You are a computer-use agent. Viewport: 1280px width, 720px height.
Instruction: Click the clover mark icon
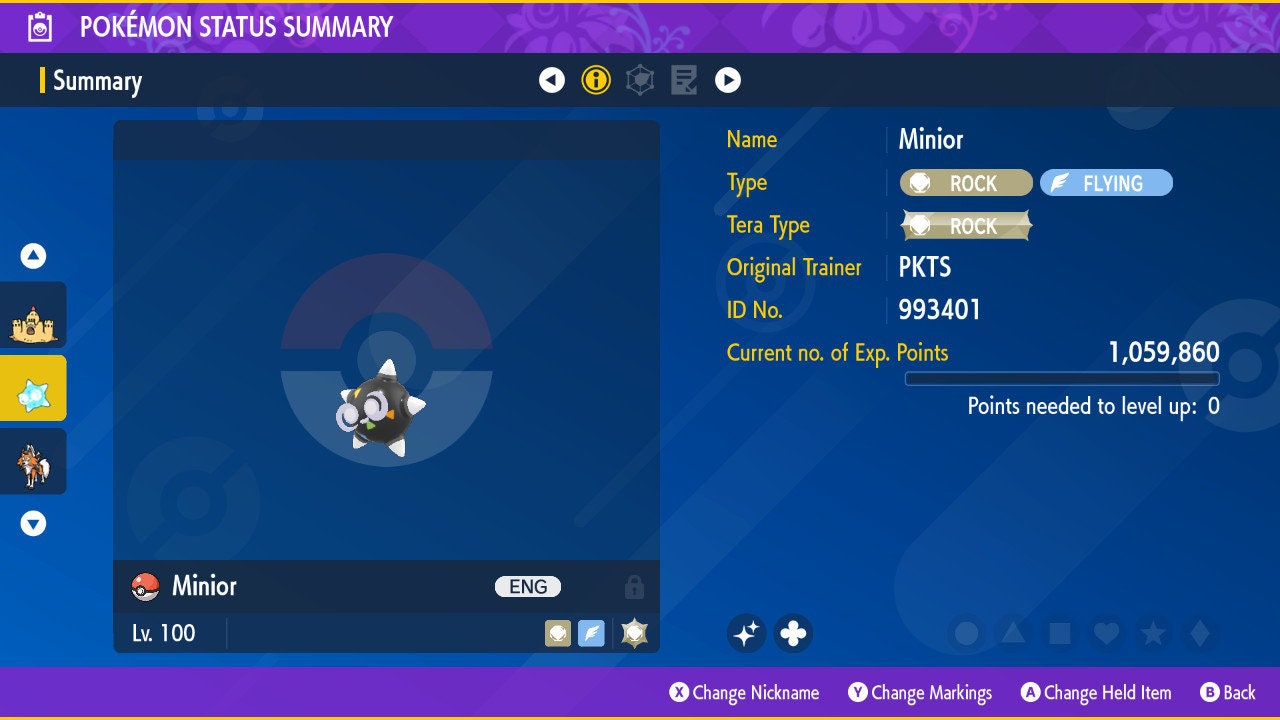[x=793, y=633]
